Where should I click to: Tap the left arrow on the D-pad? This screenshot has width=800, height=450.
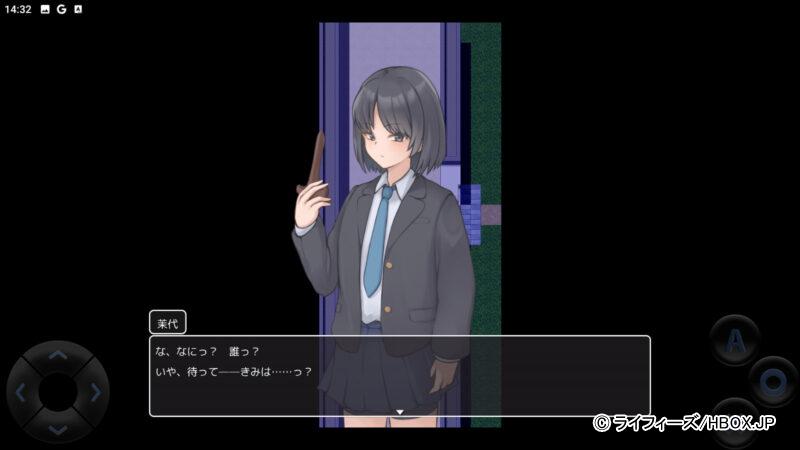(22, 392)
